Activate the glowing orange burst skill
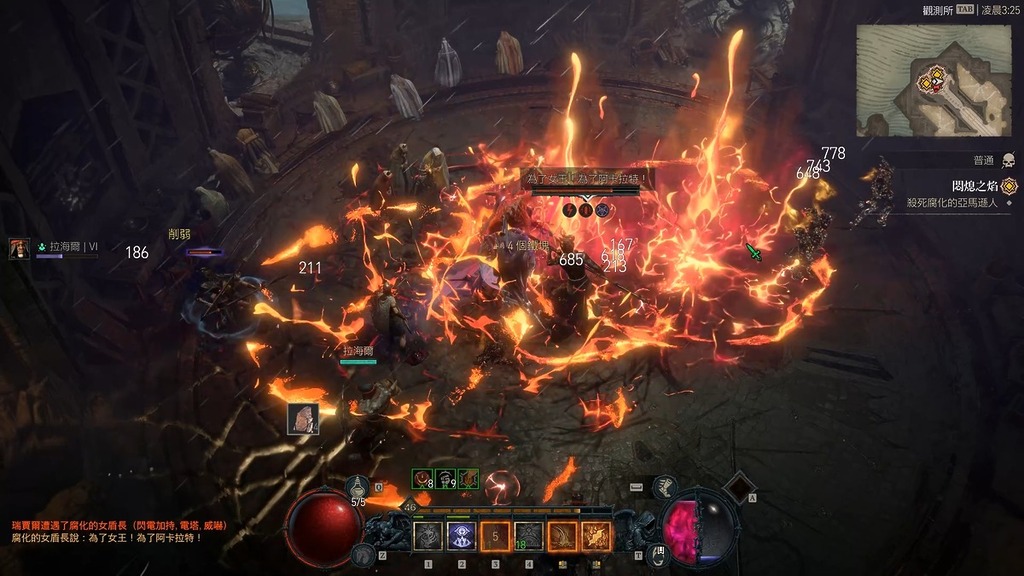The width and height of the screenshot is (1024, 576). tap(596, 537)
